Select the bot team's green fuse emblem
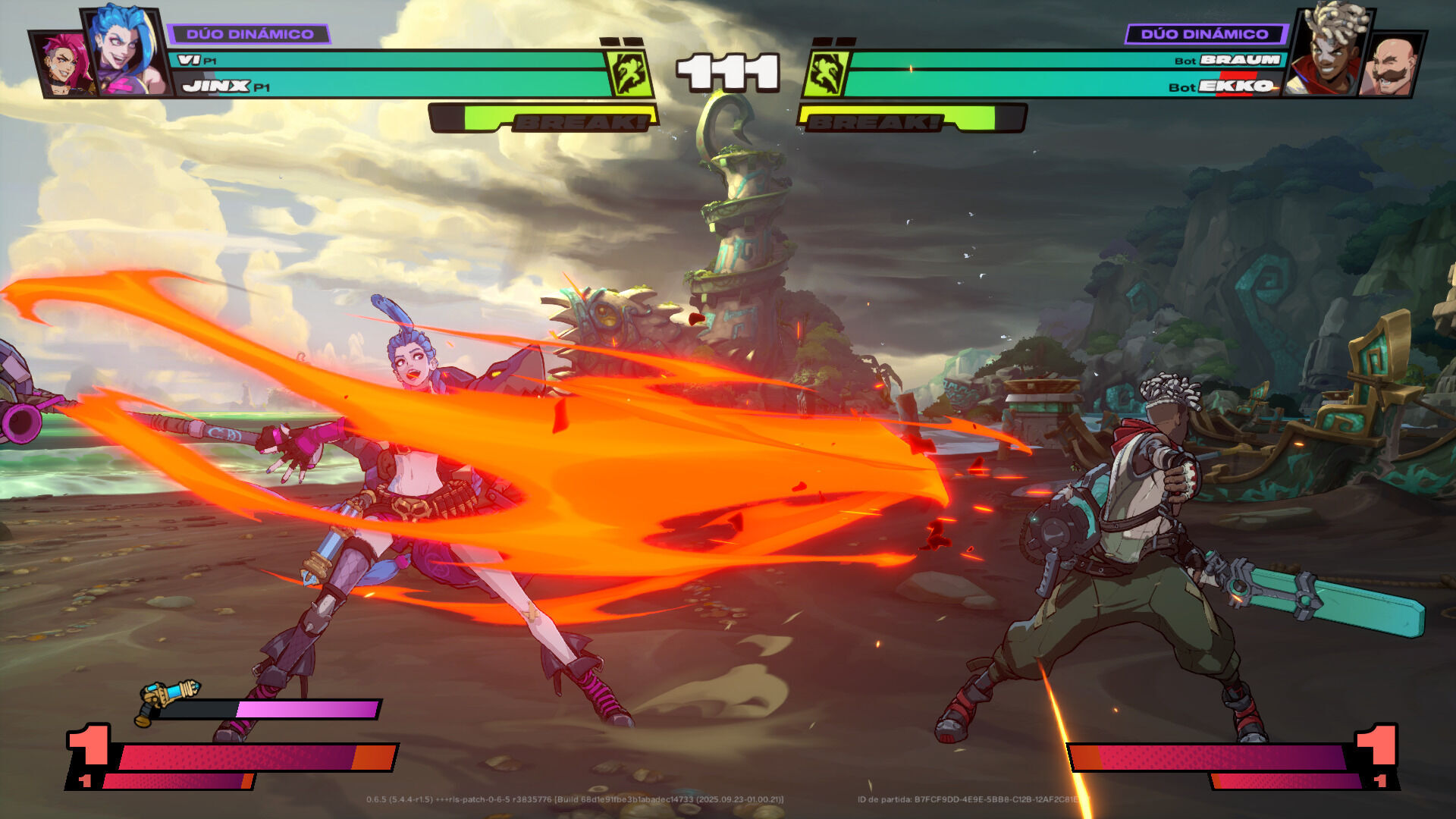Image resolution: width=1456 pixels, height=819 pixels. point(826,74)
